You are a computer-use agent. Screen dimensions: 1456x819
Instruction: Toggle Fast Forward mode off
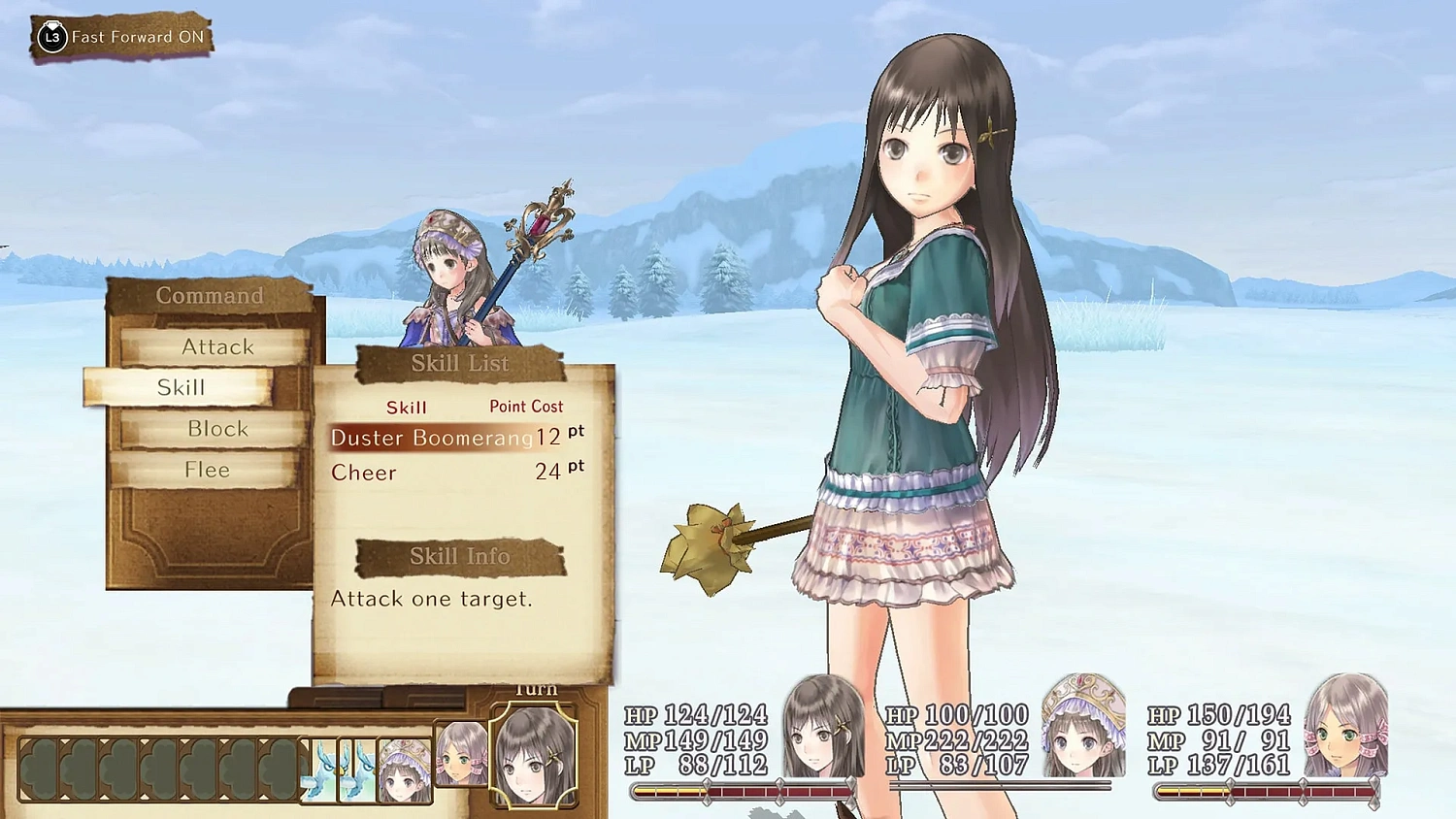136,36
